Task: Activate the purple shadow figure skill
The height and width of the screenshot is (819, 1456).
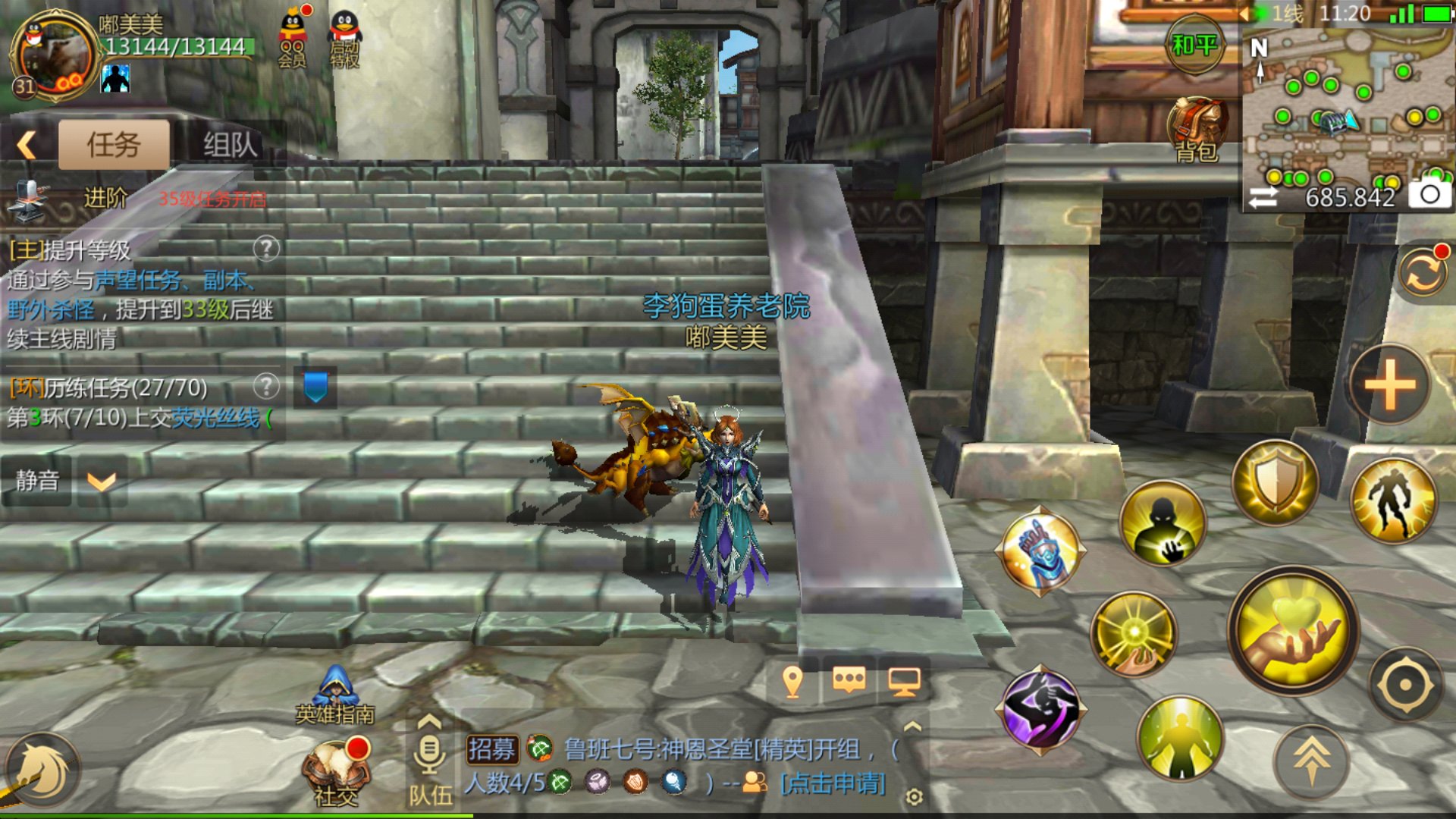Action: click(1040, 711)
